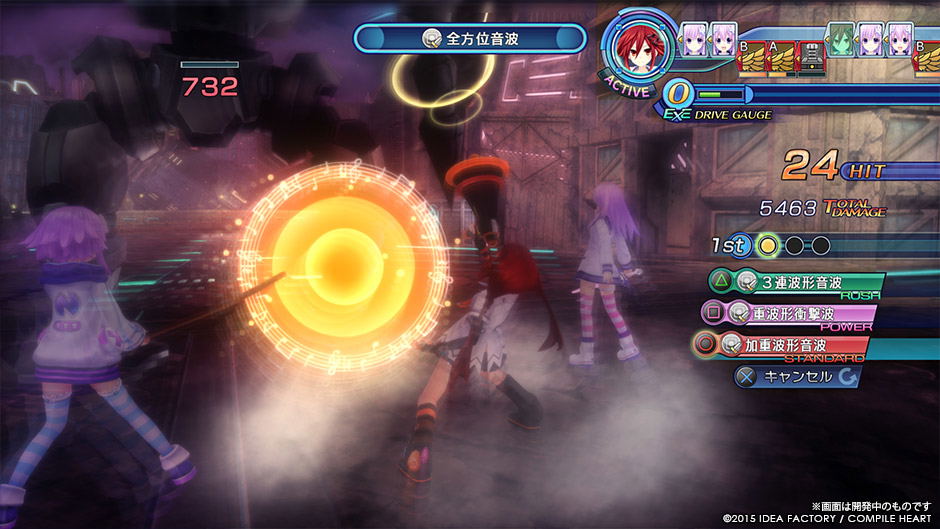
Task: Select the green-tinted character turn portrait
Action: 842,43
